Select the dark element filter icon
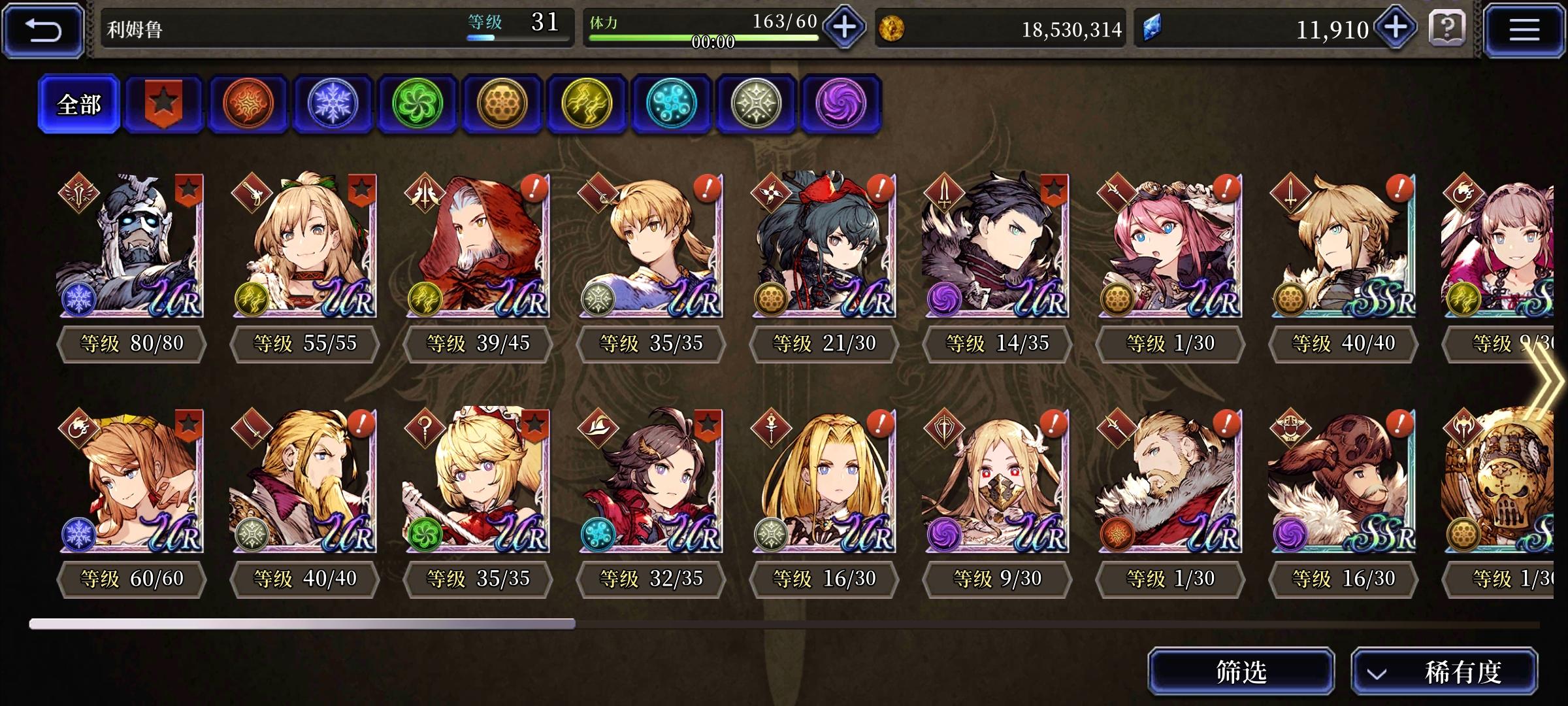 point(841,105)
